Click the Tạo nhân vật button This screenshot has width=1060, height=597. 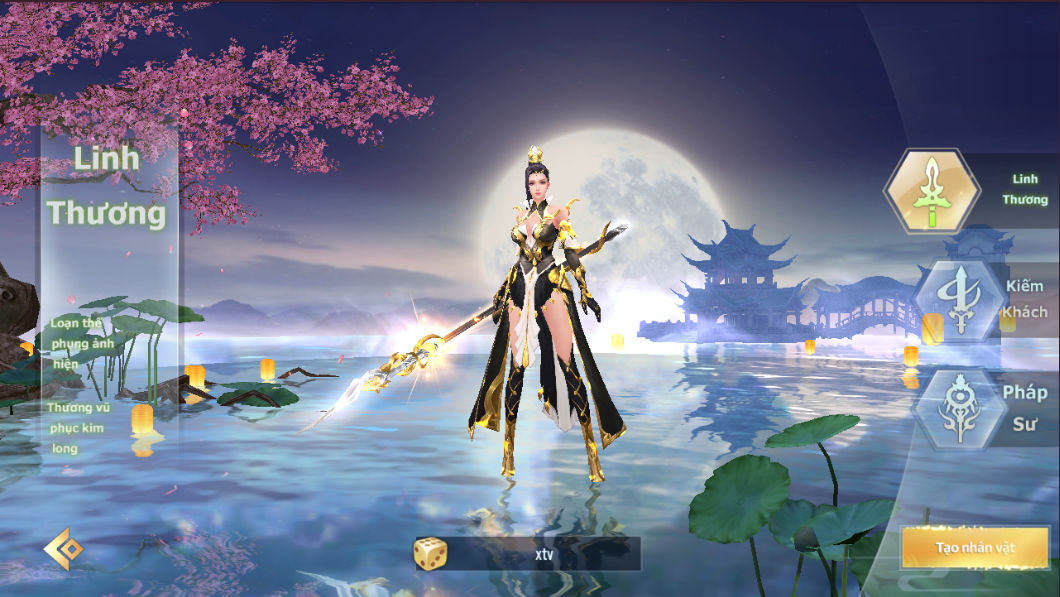975,548
